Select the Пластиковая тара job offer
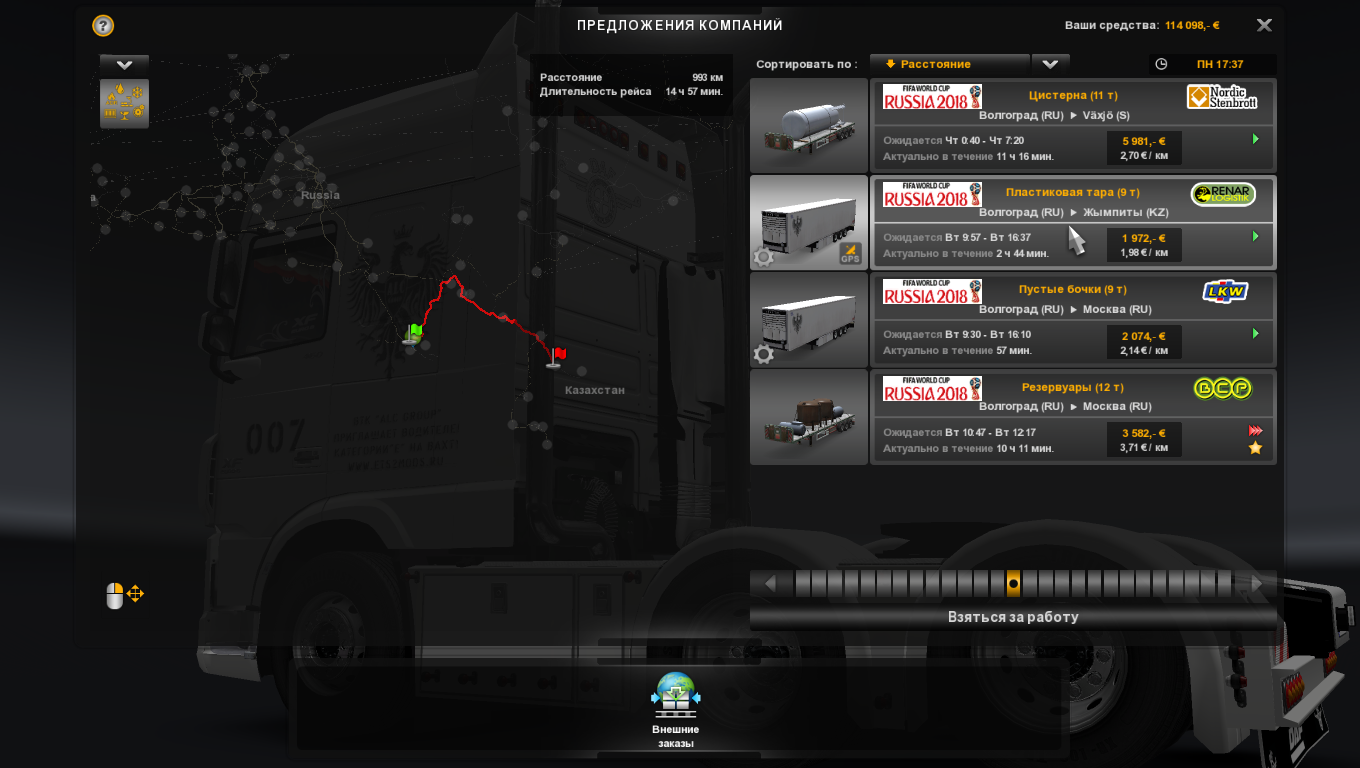 (1073, 222)
